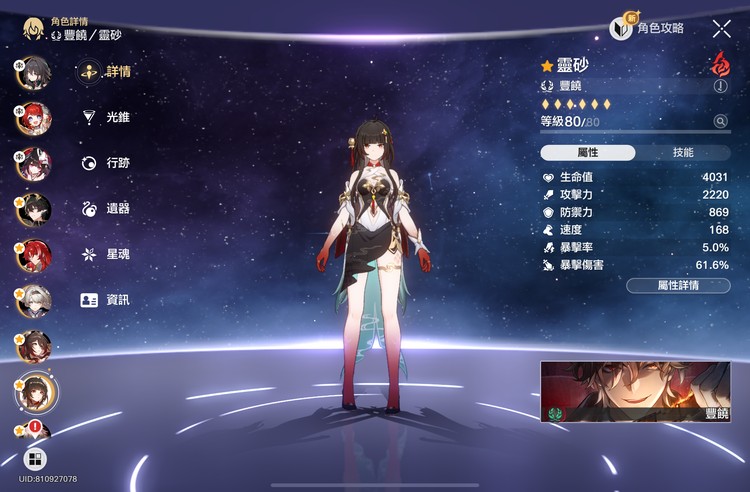Open the 遺器 relics menu
Screen dimensions: 750x492
tap(107, 208)
